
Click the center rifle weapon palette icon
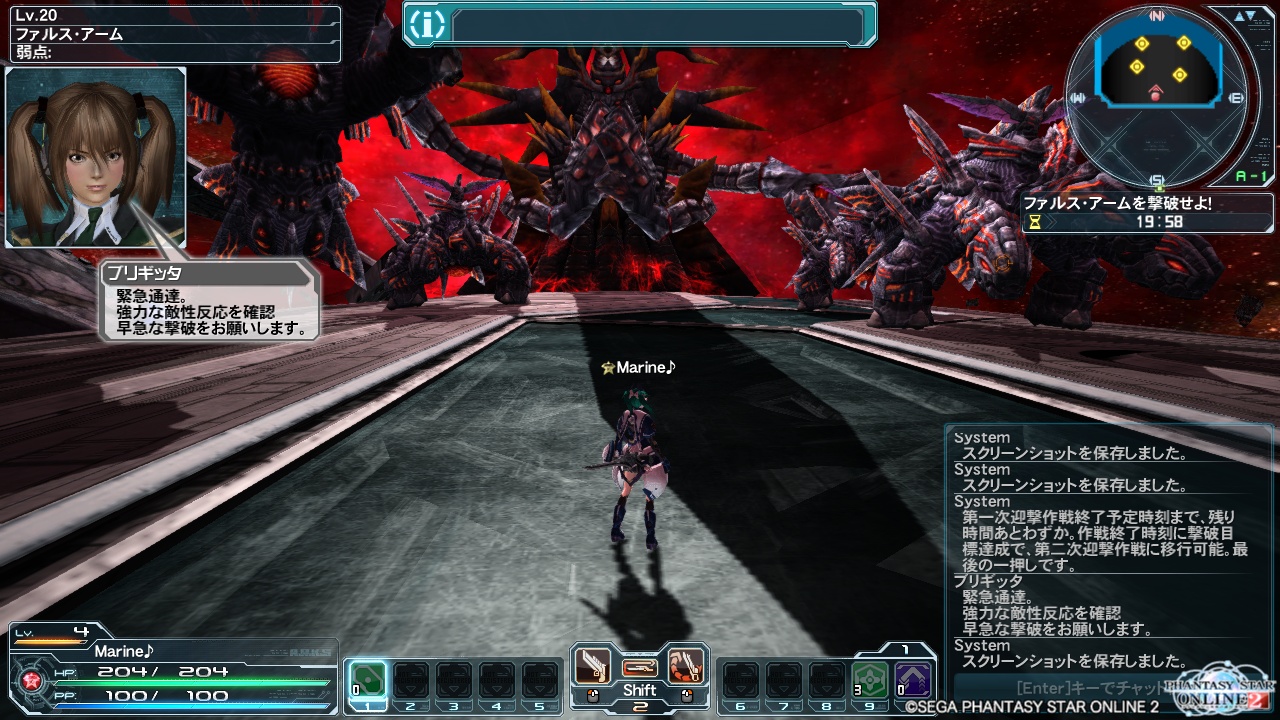(639, 667)
